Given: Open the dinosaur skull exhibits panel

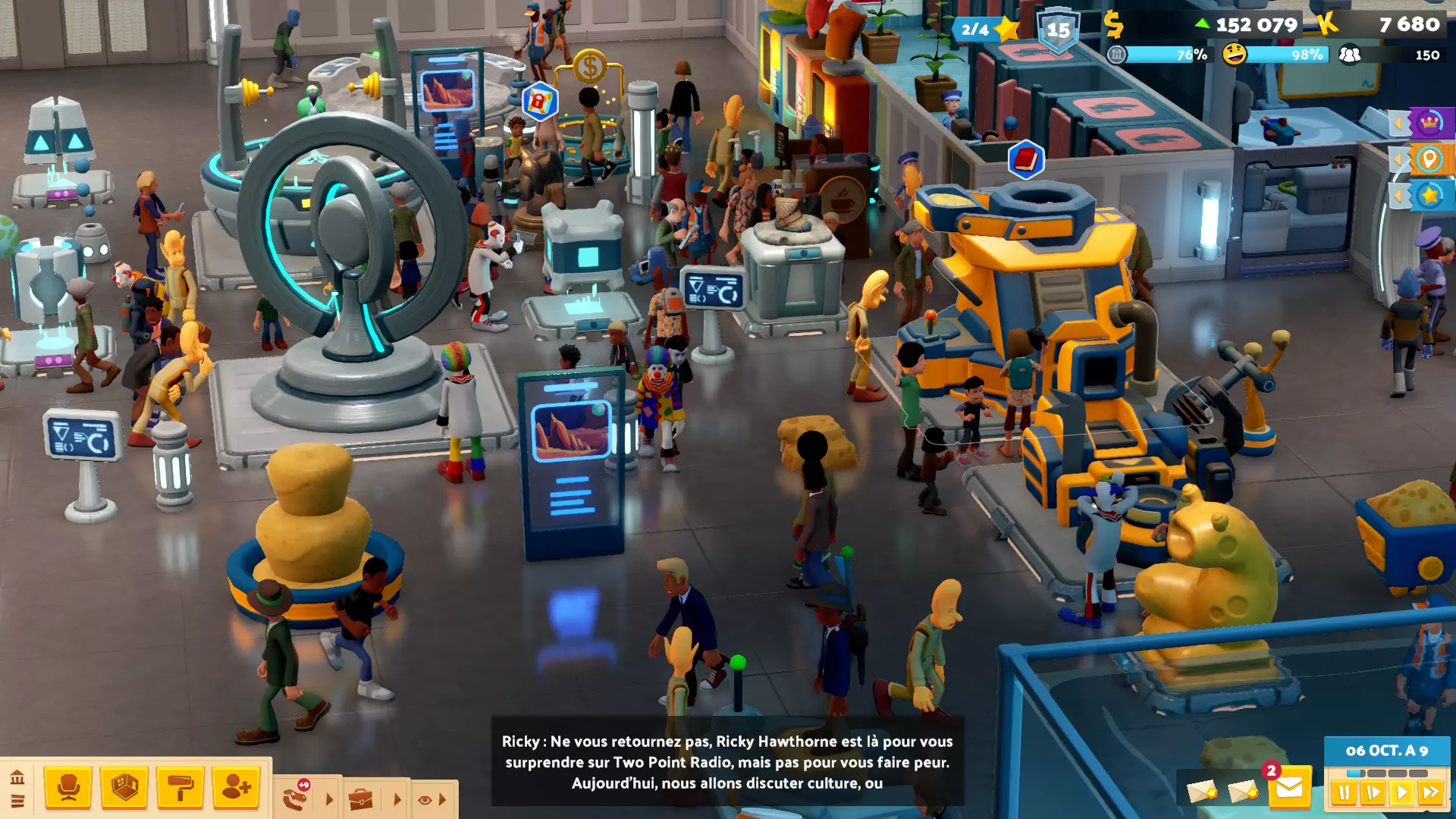Looking at the screenshot, I should pyautogui.click(x=295, y=799).
